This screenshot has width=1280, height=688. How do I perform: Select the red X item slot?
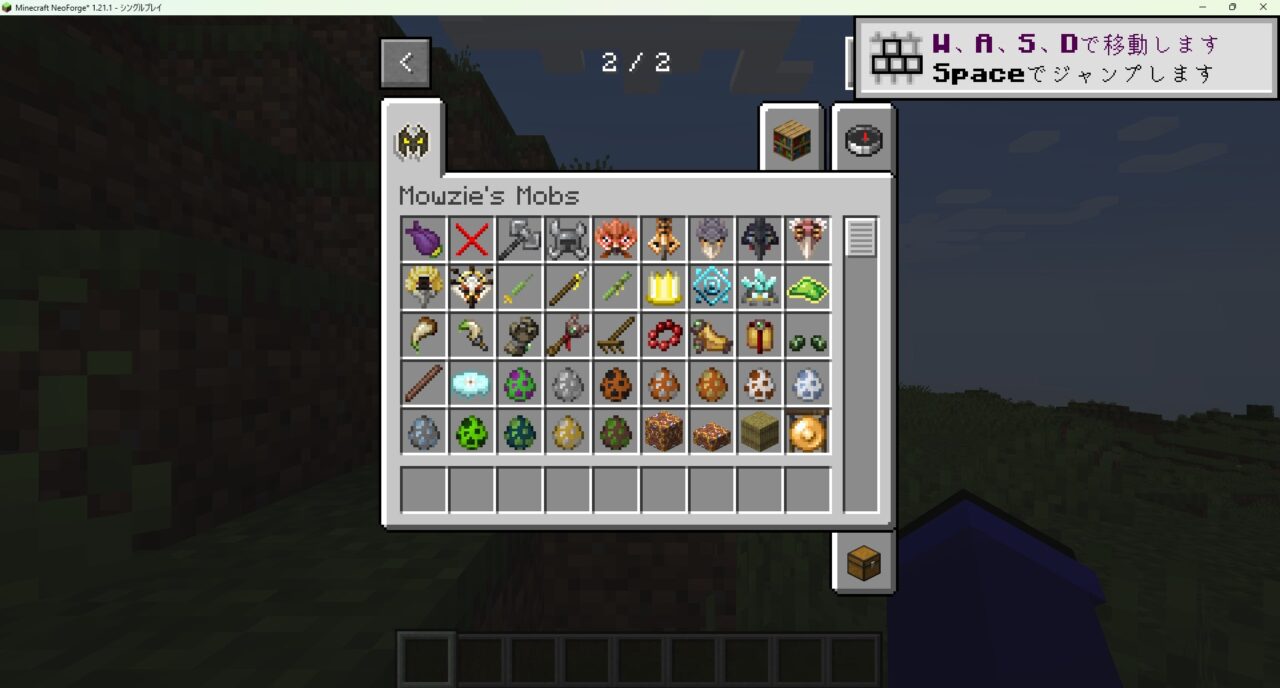coord(471,240)
